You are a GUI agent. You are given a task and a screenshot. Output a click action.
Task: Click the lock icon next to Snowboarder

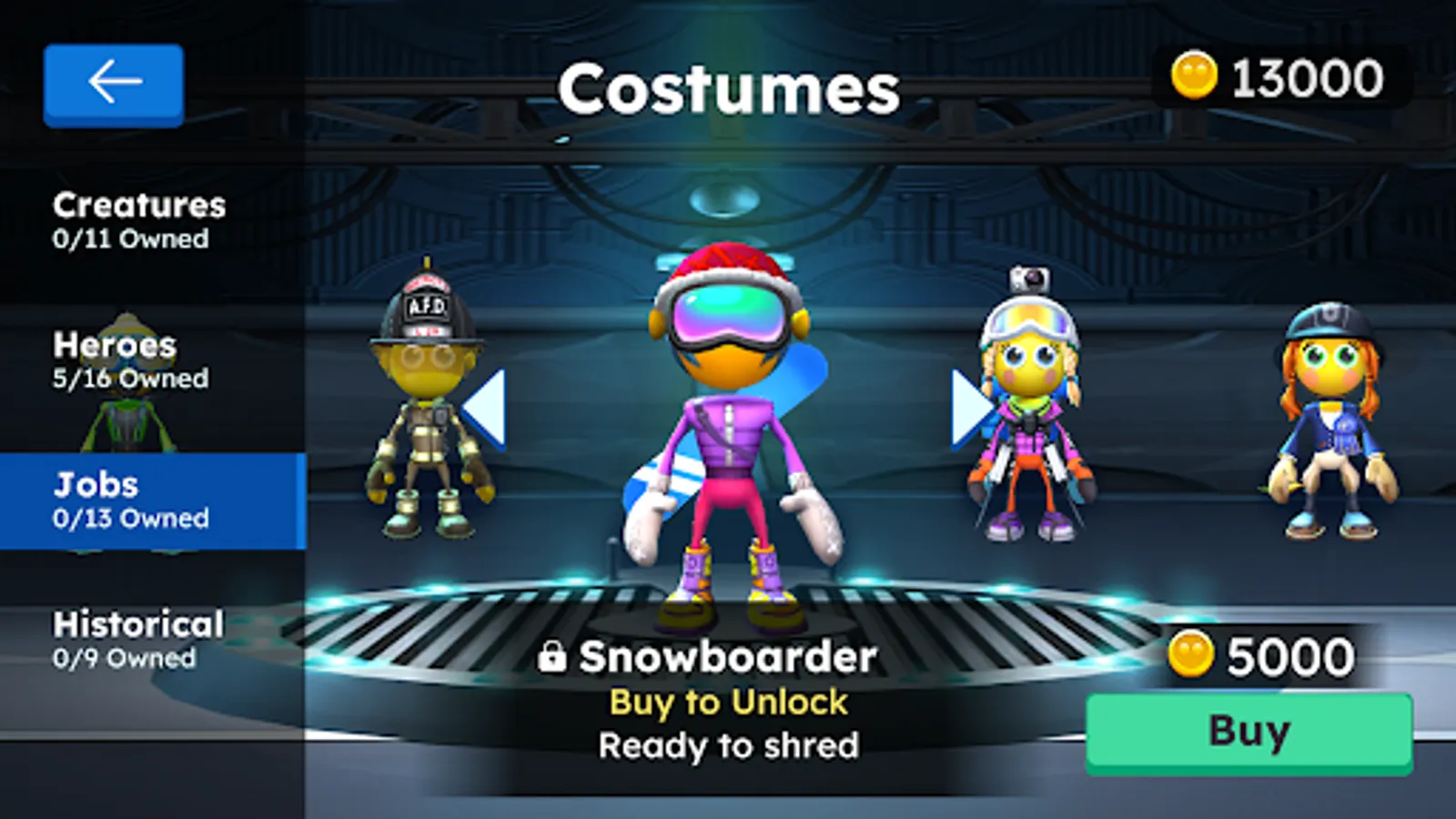pyautogui.click(x=553, y=655)
